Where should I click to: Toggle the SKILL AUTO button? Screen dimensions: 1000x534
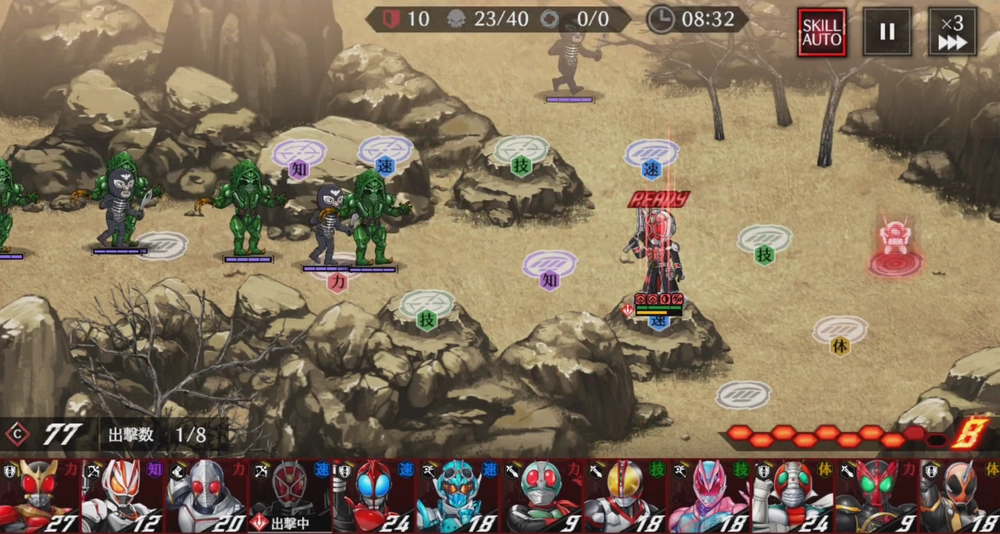822,32
